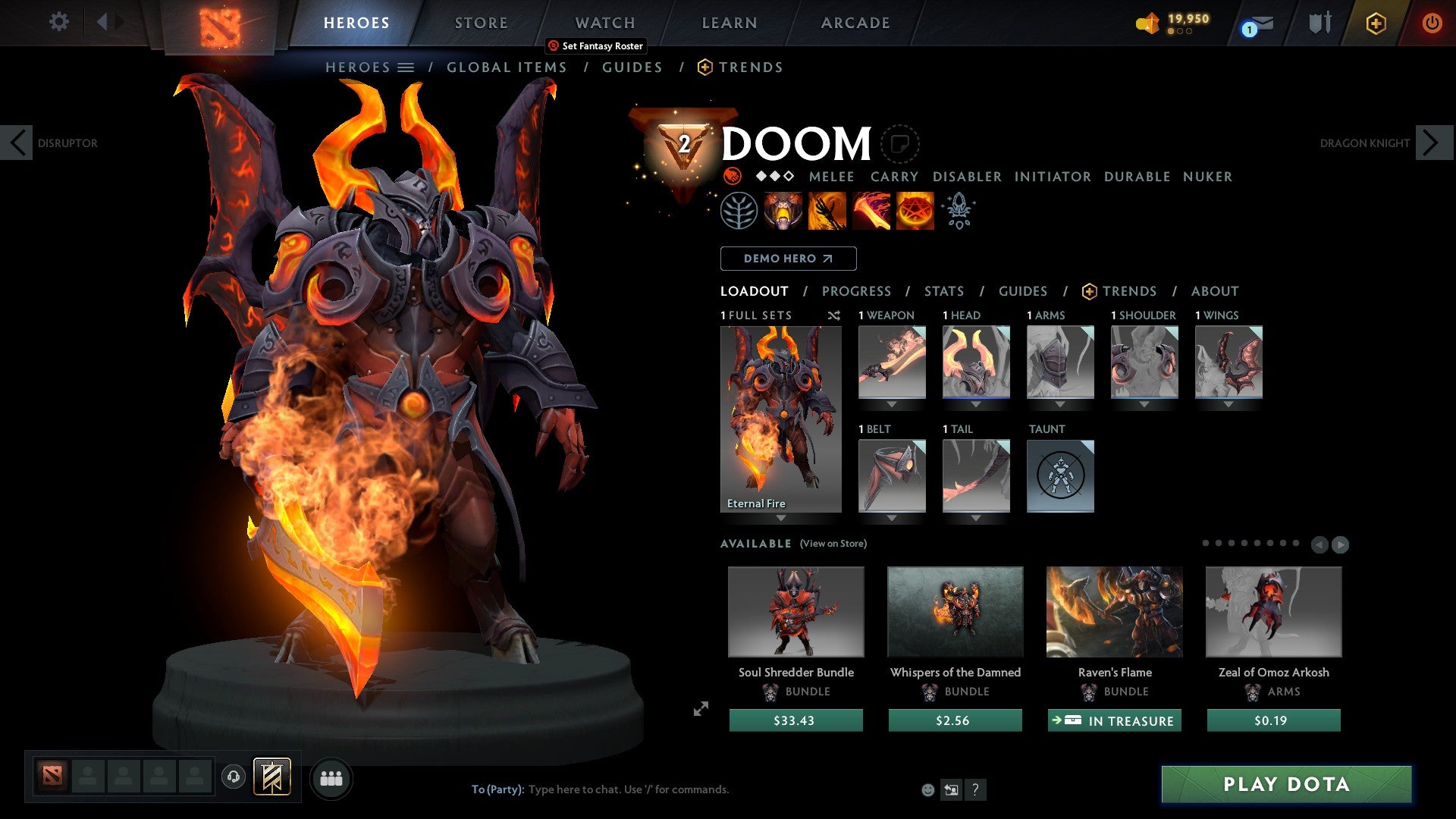The height and width of the screenshot is (819, 1456).
Task: Select the Whispers of the Damned bundle thumbnail
Action: tap(955, 612)
